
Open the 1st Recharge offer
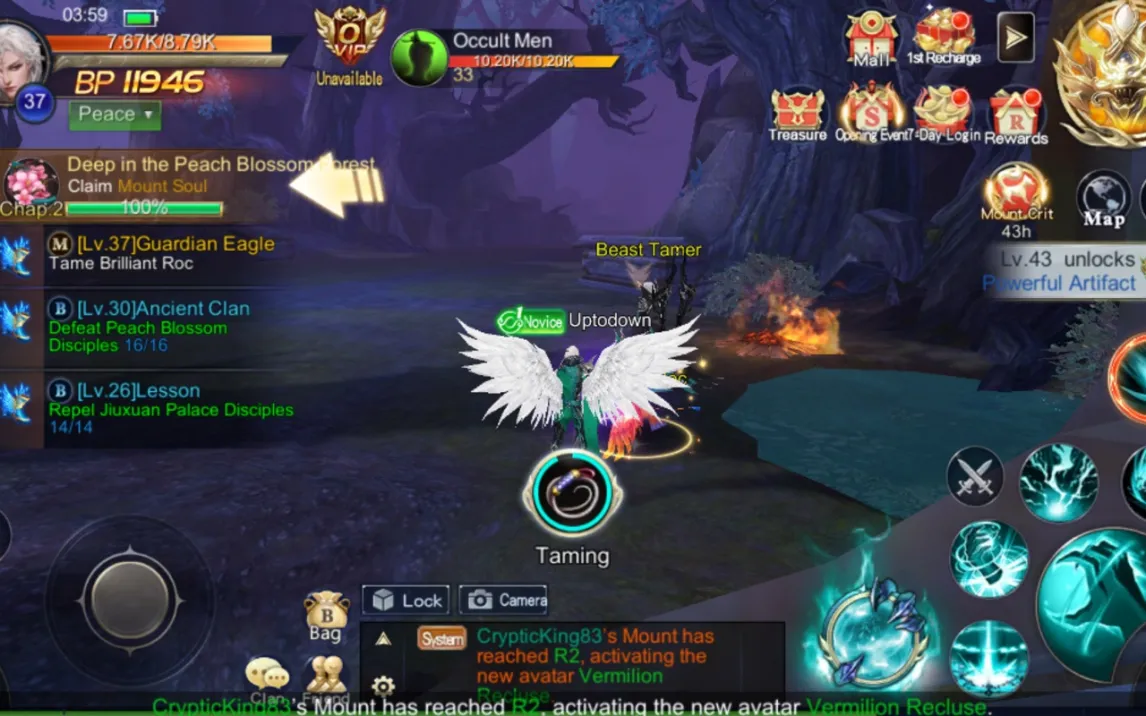943,36
